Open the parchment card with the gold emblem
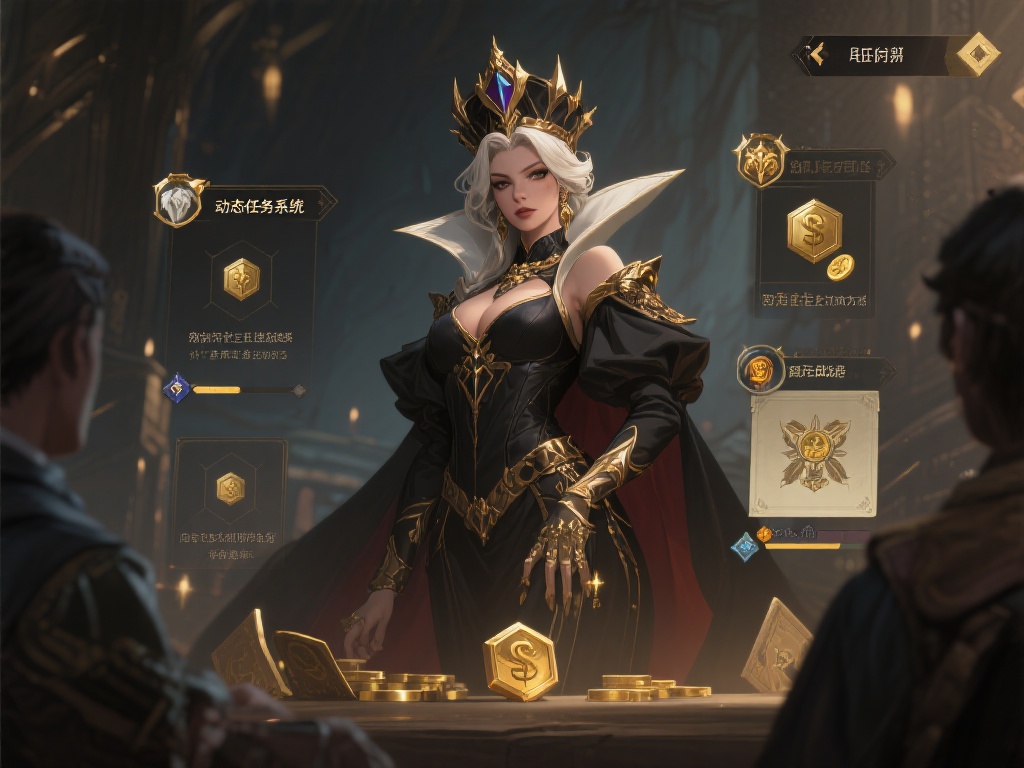This screenshot has height=768, width=1024. click(x=814, y=453)
